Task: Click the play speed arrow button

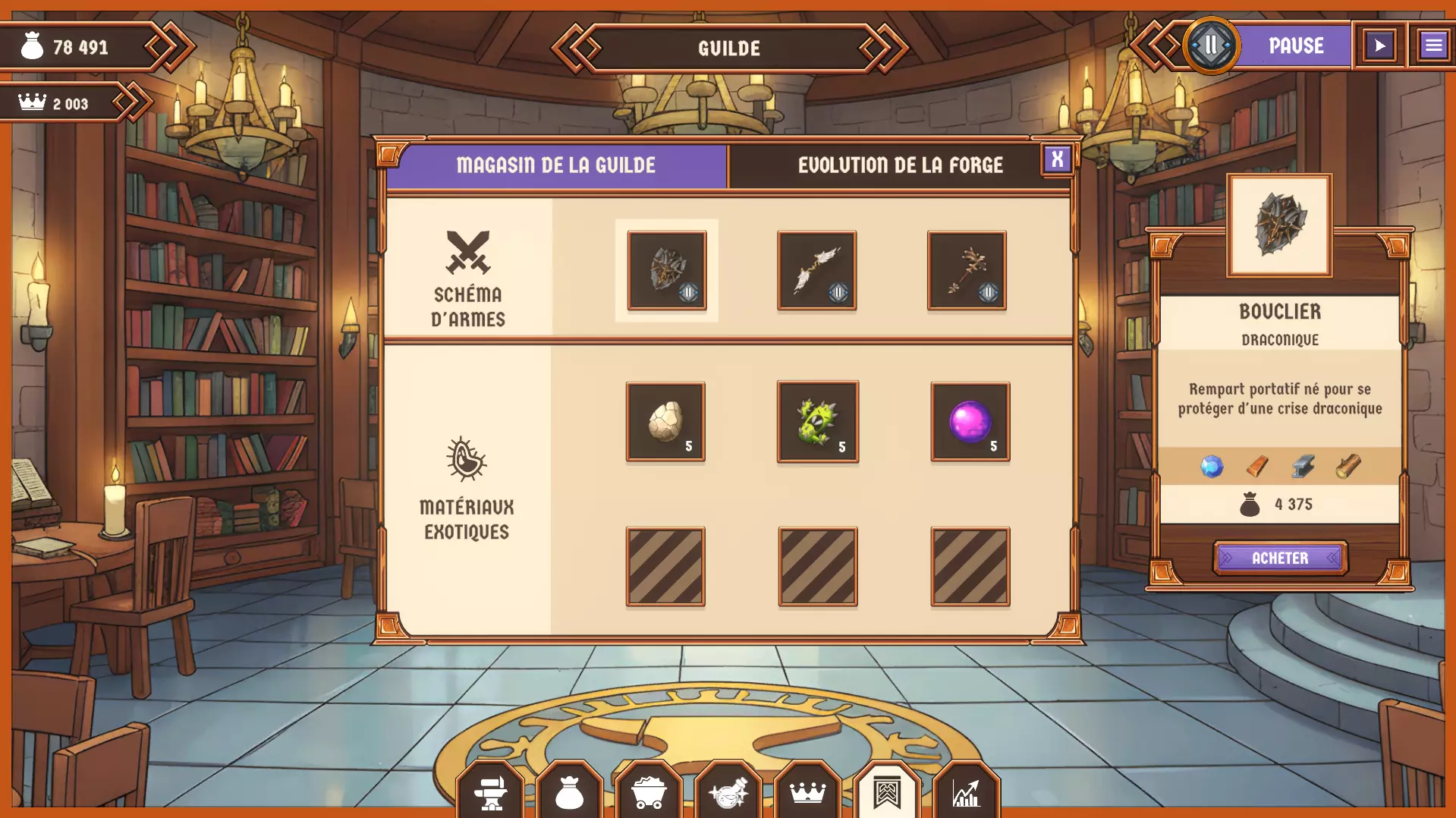Action: [1379, 46]
